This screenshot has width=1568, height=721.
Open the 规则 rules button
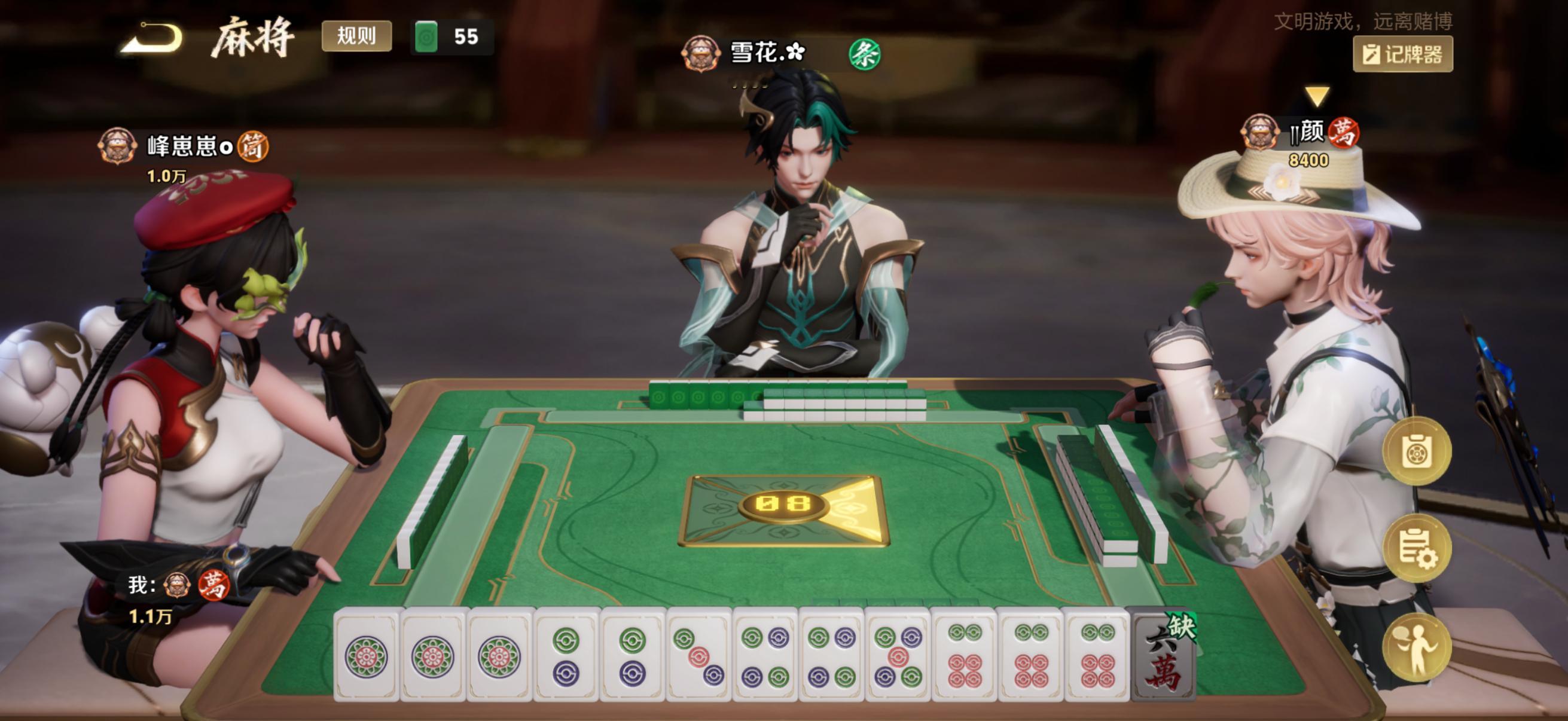point(358,36)
